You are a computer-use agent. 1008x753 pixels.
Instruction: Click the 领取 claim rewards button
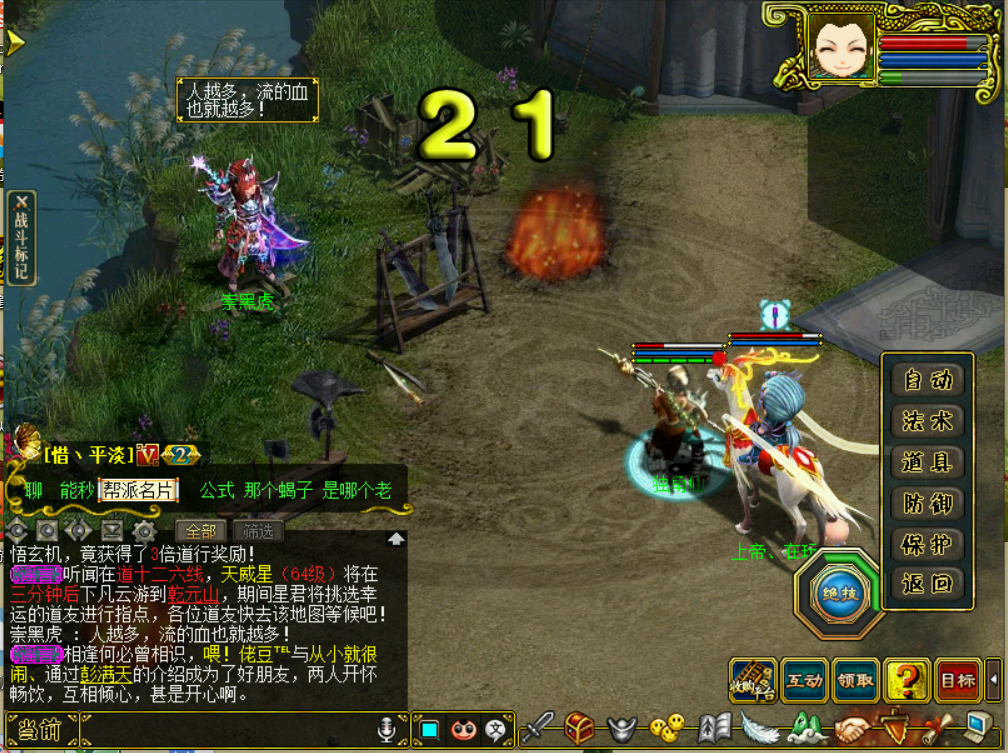pos(856,681)
